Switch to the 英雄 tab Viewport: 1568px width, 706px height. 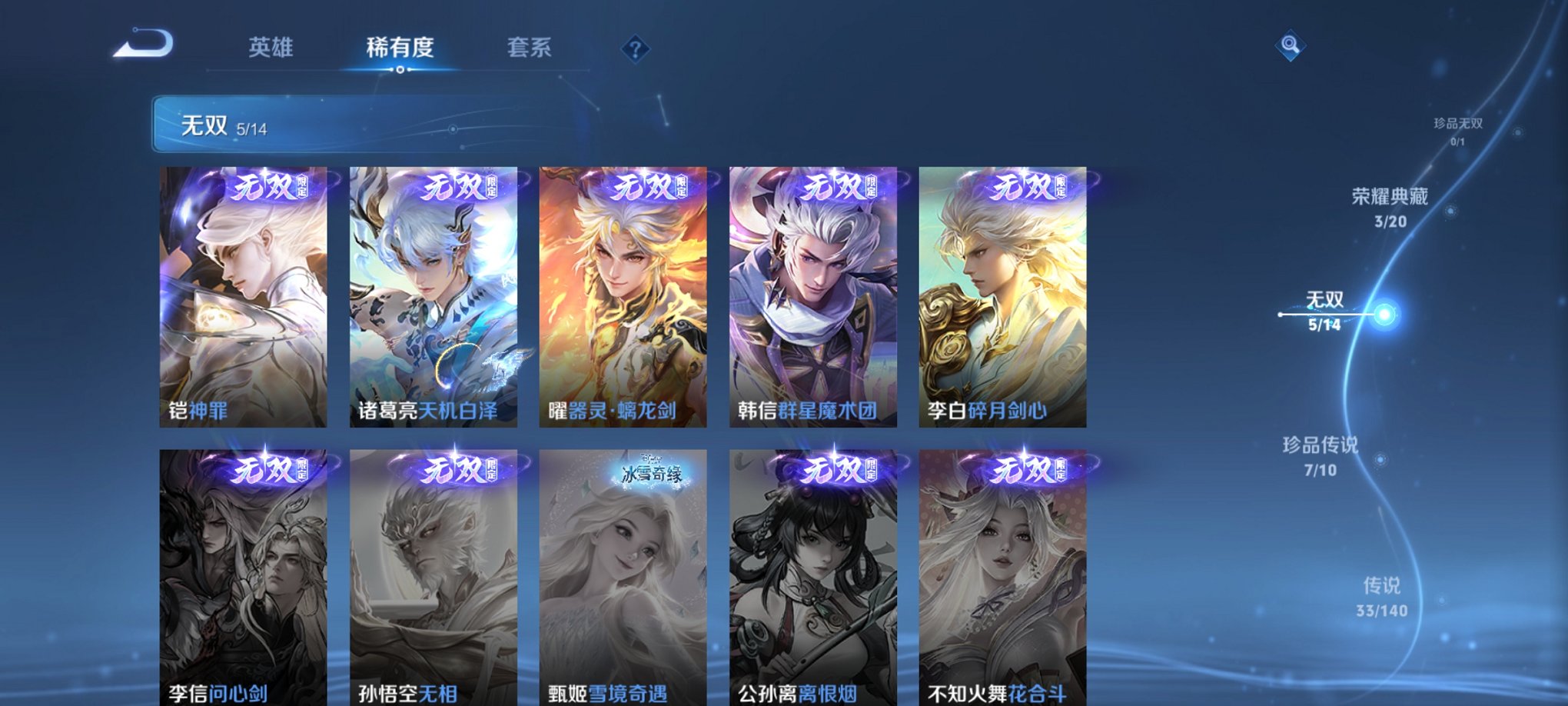tap(271, 48)
